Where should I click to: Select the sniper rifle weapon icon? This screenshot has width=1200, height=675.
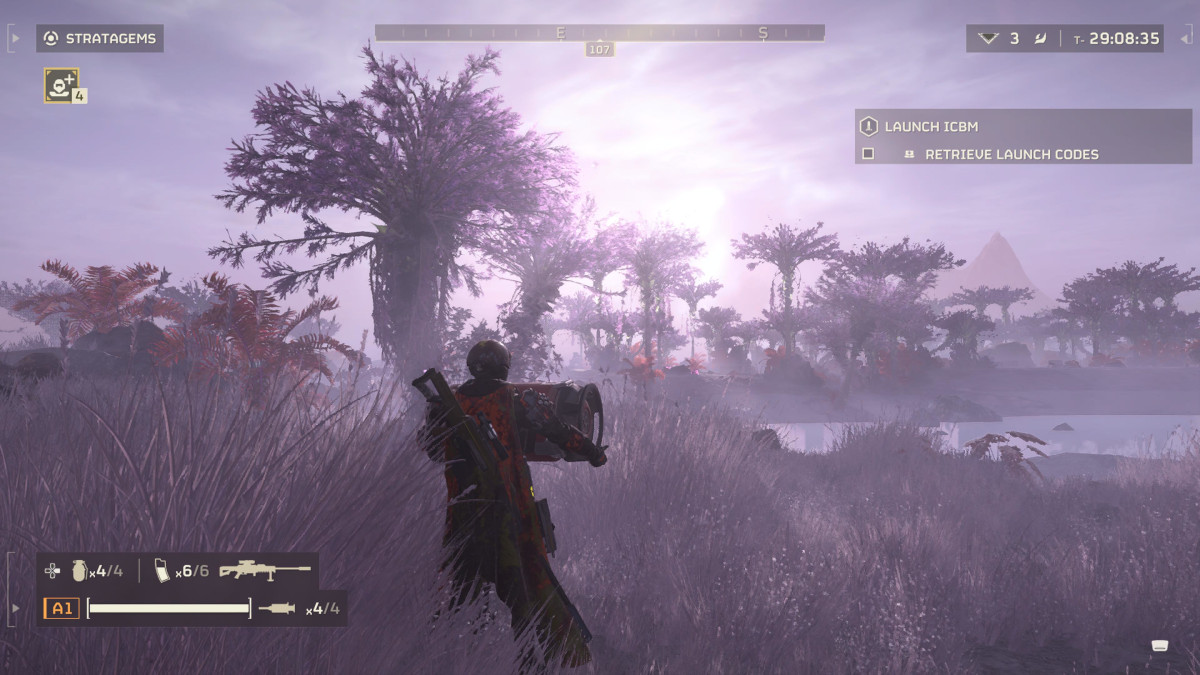265,571
